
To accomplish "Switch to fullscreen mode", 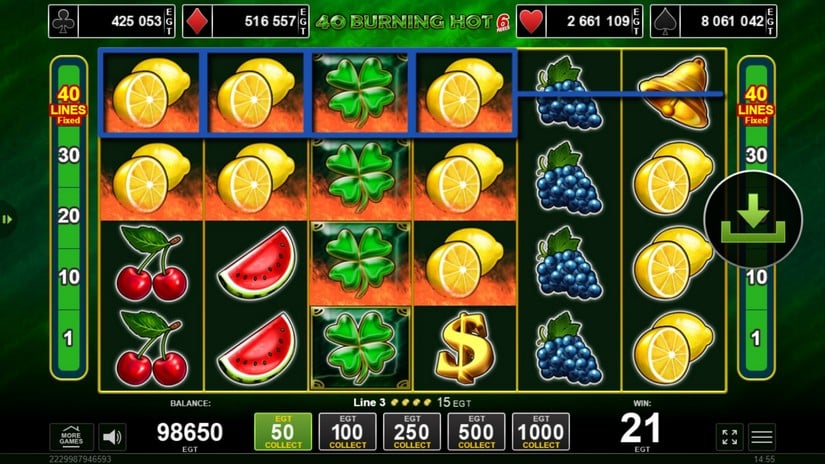I will (729, 437).
